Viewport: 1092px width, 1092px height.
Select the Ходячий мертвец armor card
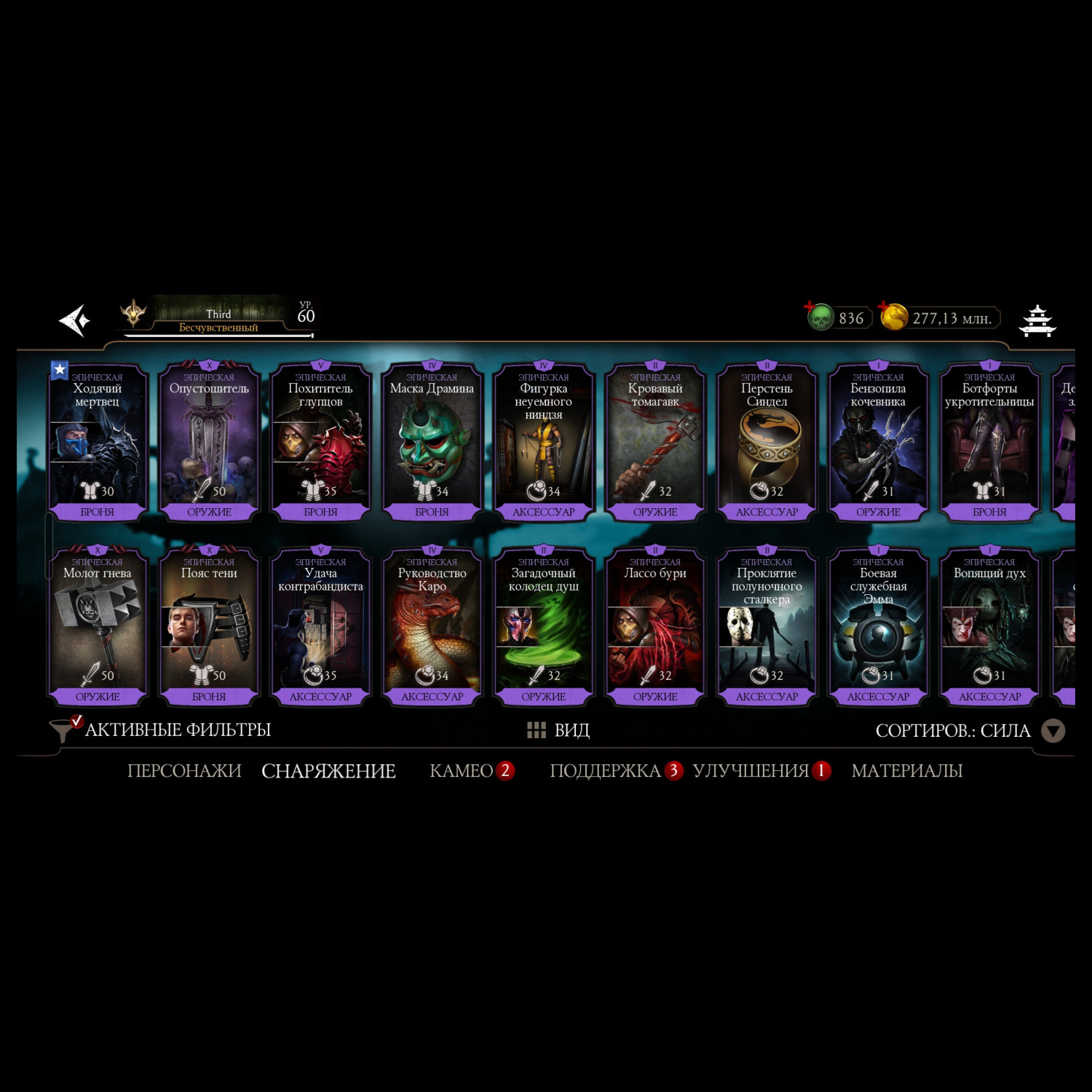point(98,442)
